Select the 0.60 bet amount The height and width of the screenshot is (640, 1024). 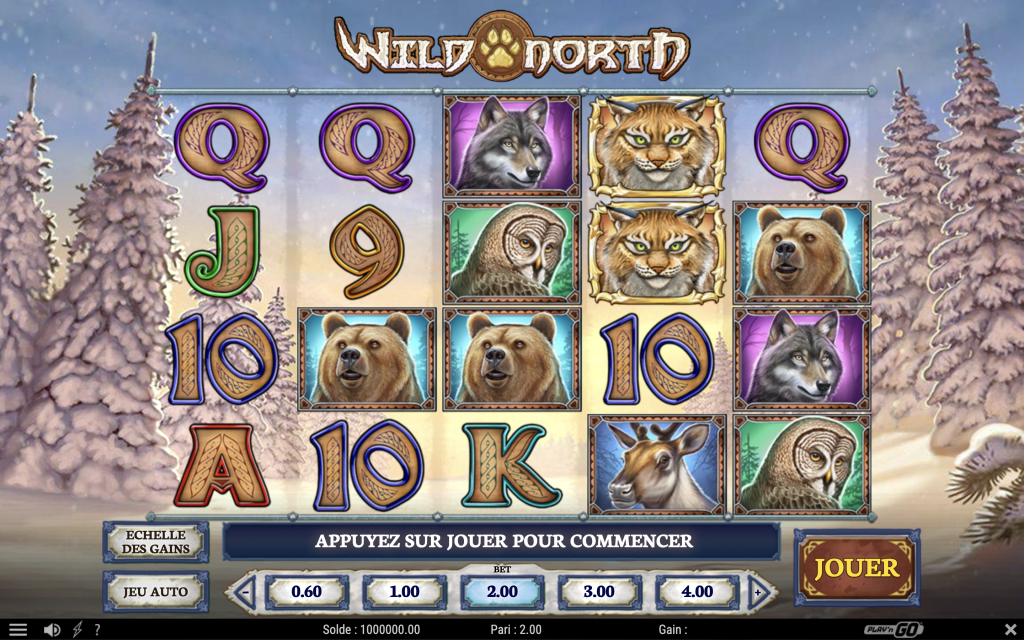[306, 592]
